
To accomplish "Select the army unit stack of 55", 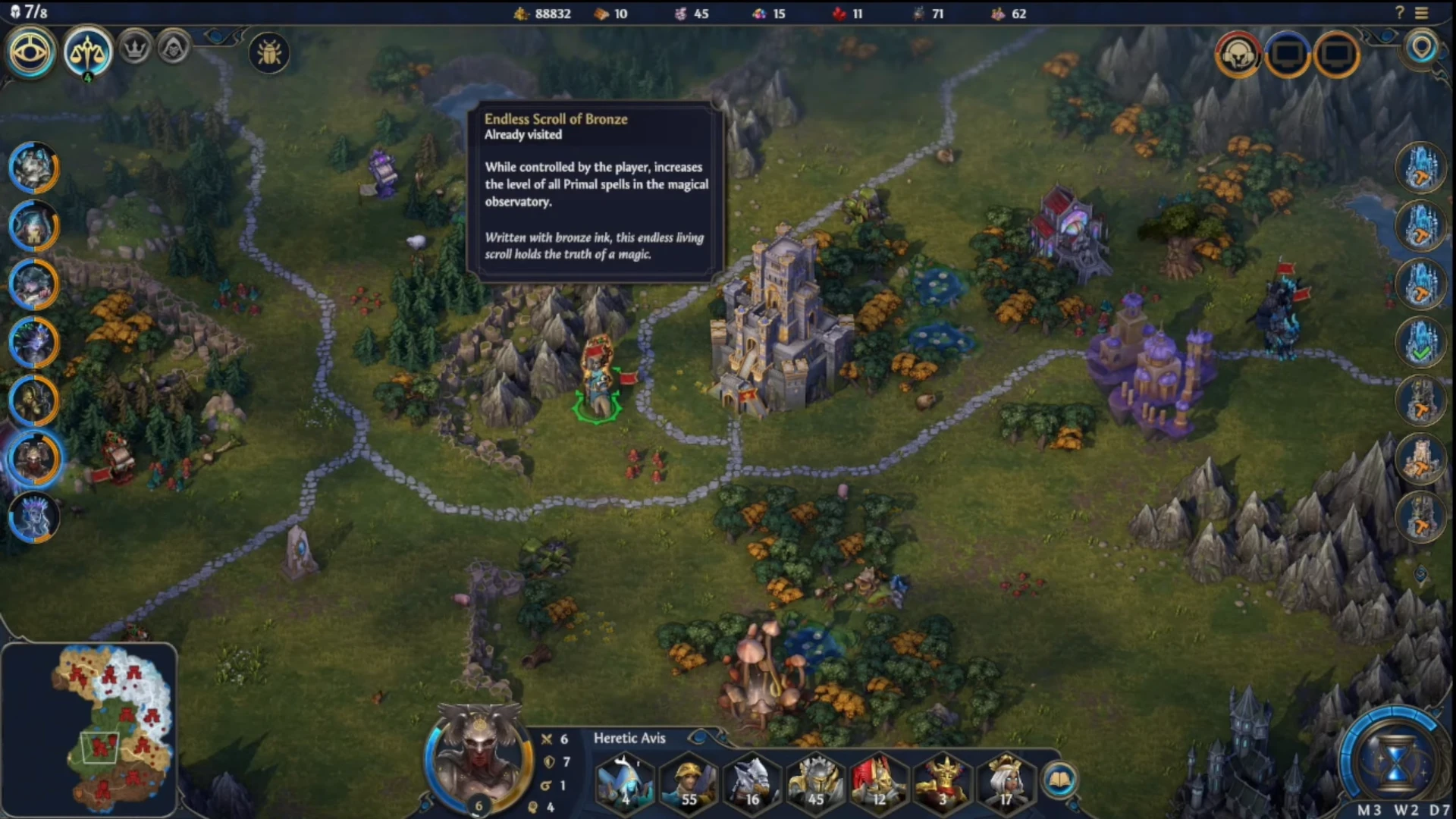I will click(689, 781).
